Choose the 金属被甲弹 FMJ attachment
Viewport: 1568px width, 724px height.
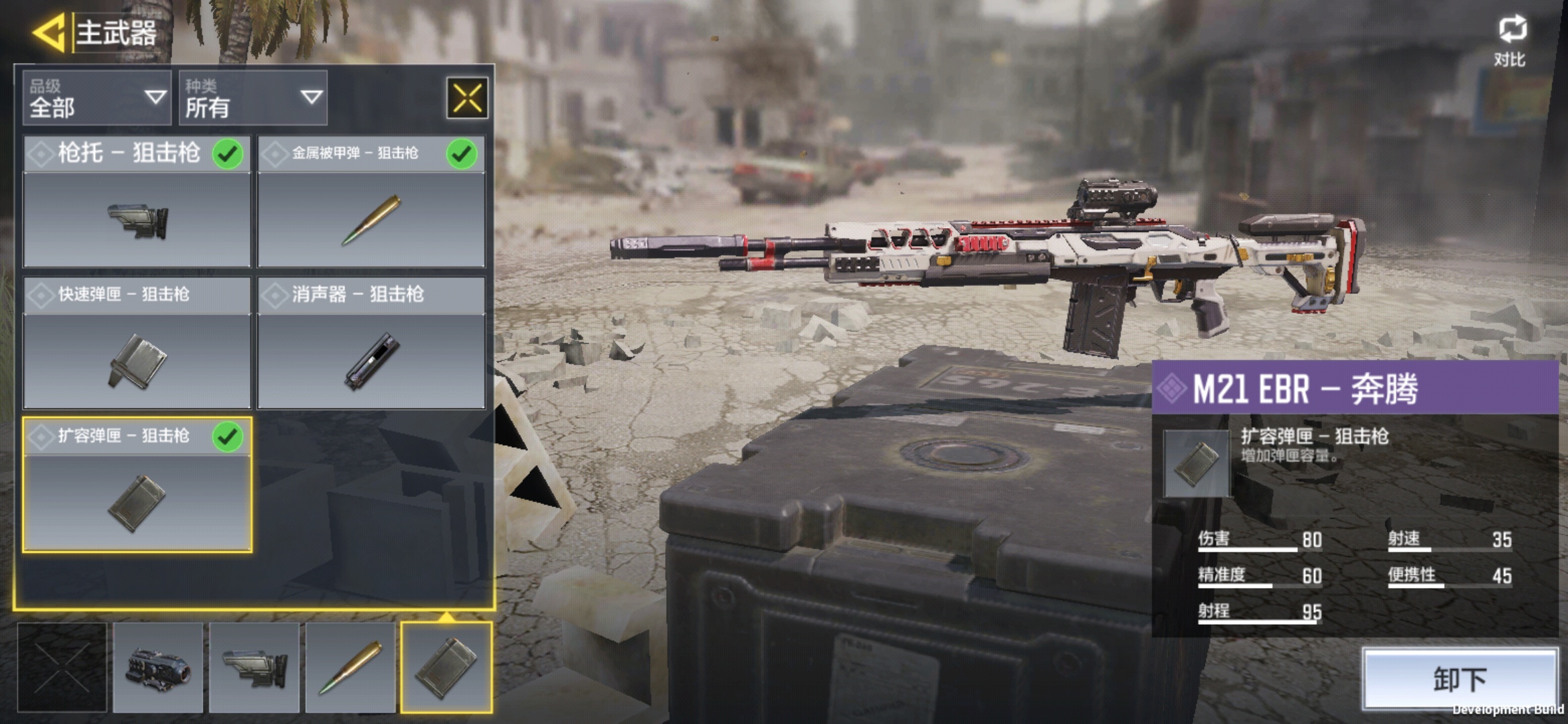[371, 202]
